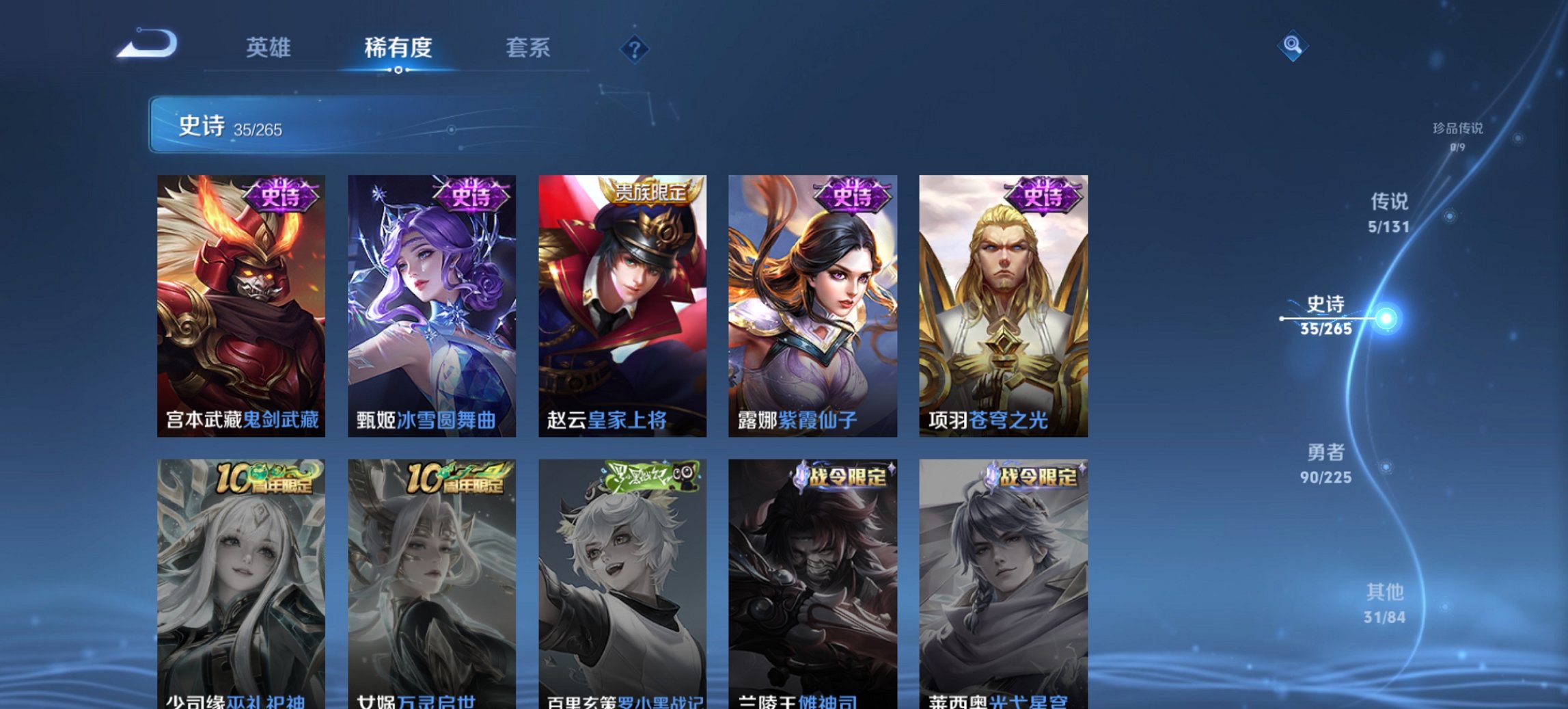Select the 项羽 苍穹之光 skin card
1568x709 pixels.
point(1003,301)
